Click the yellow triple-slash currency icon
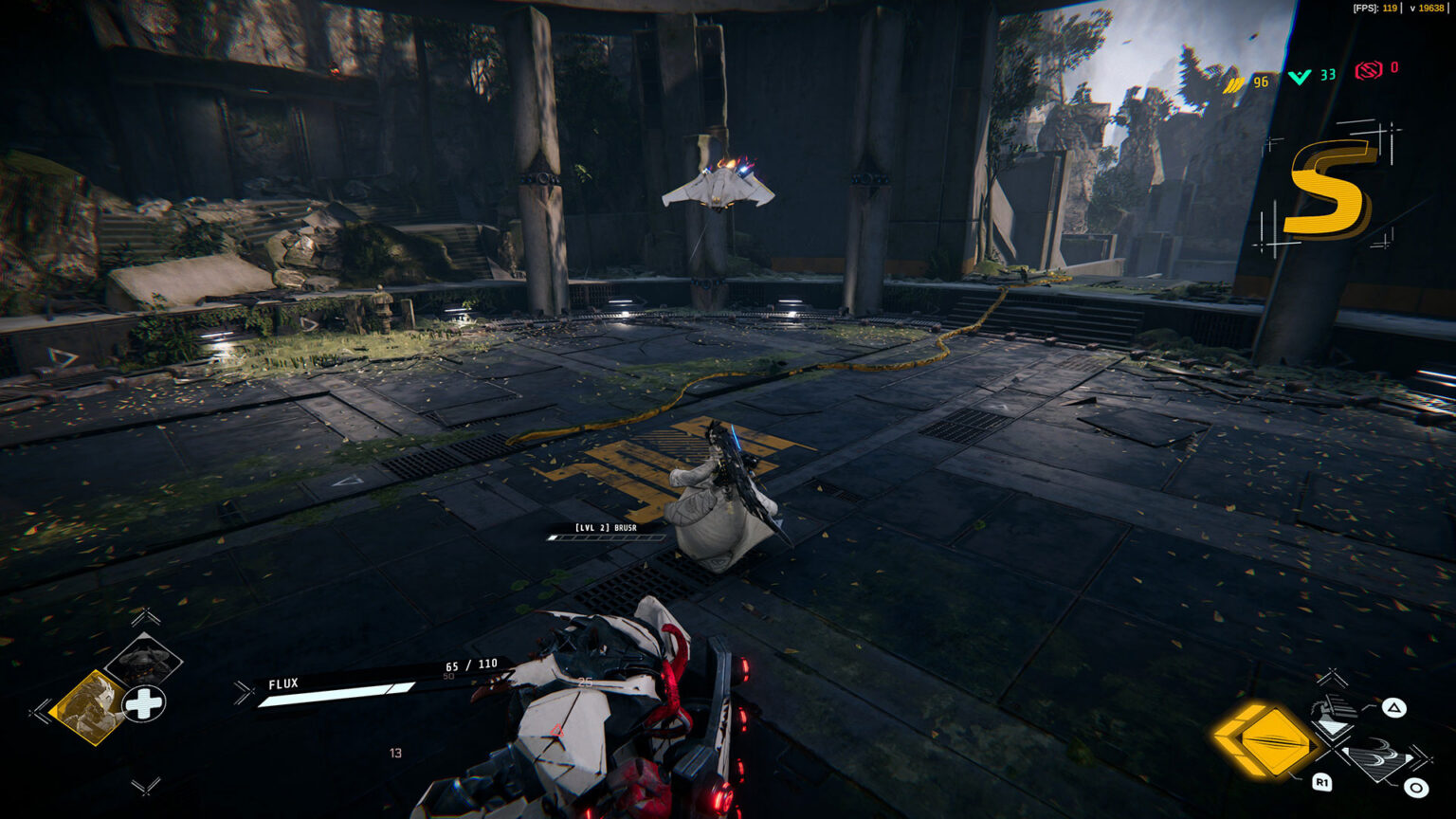 click(1233, 83)
